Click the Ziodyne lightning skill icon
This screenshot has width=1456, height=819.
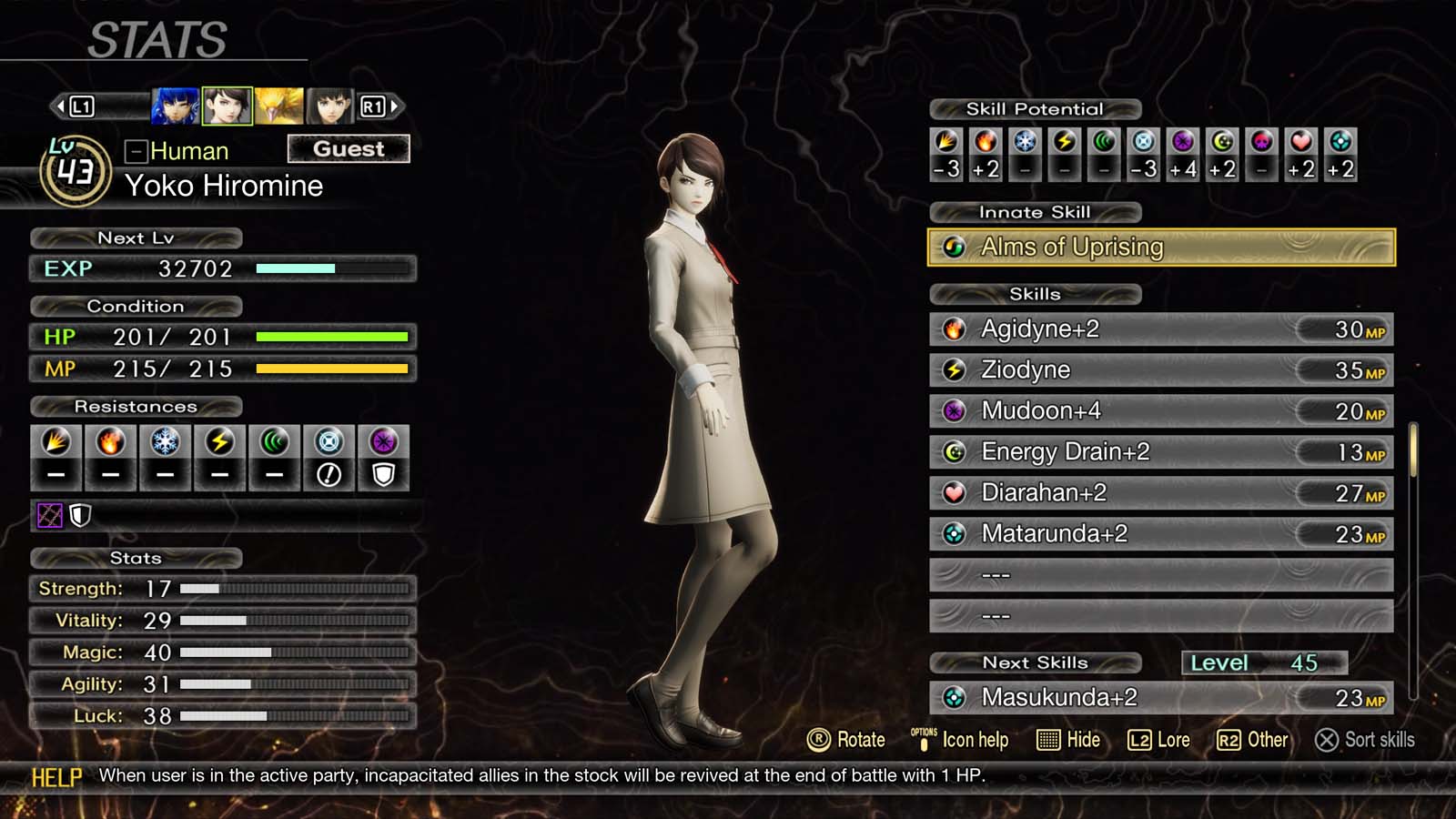(954, 369)
